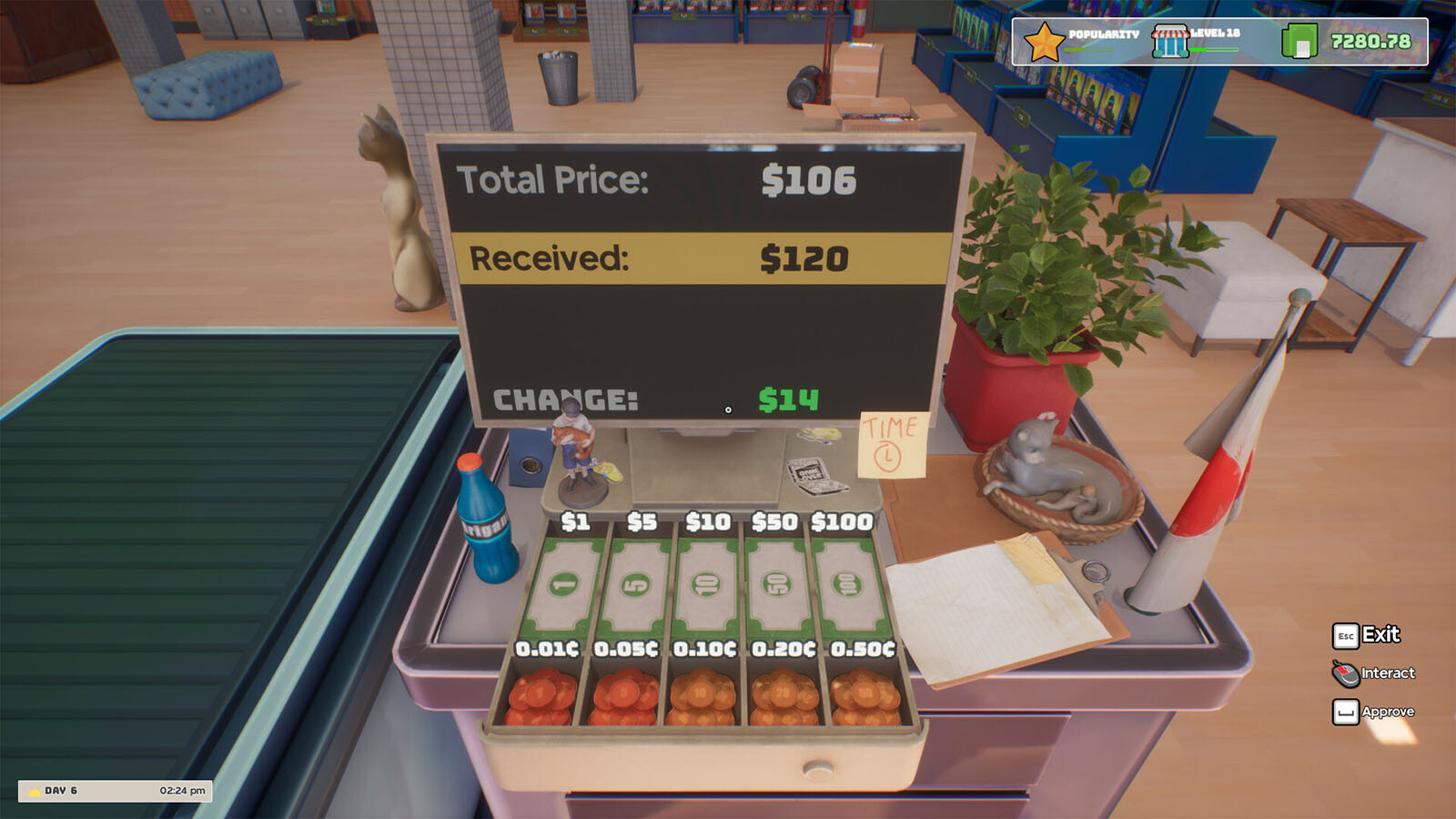Pick a $5 bill from the drawer
The height and width of the screenshot is (819, 1456).
coord(634,585)
